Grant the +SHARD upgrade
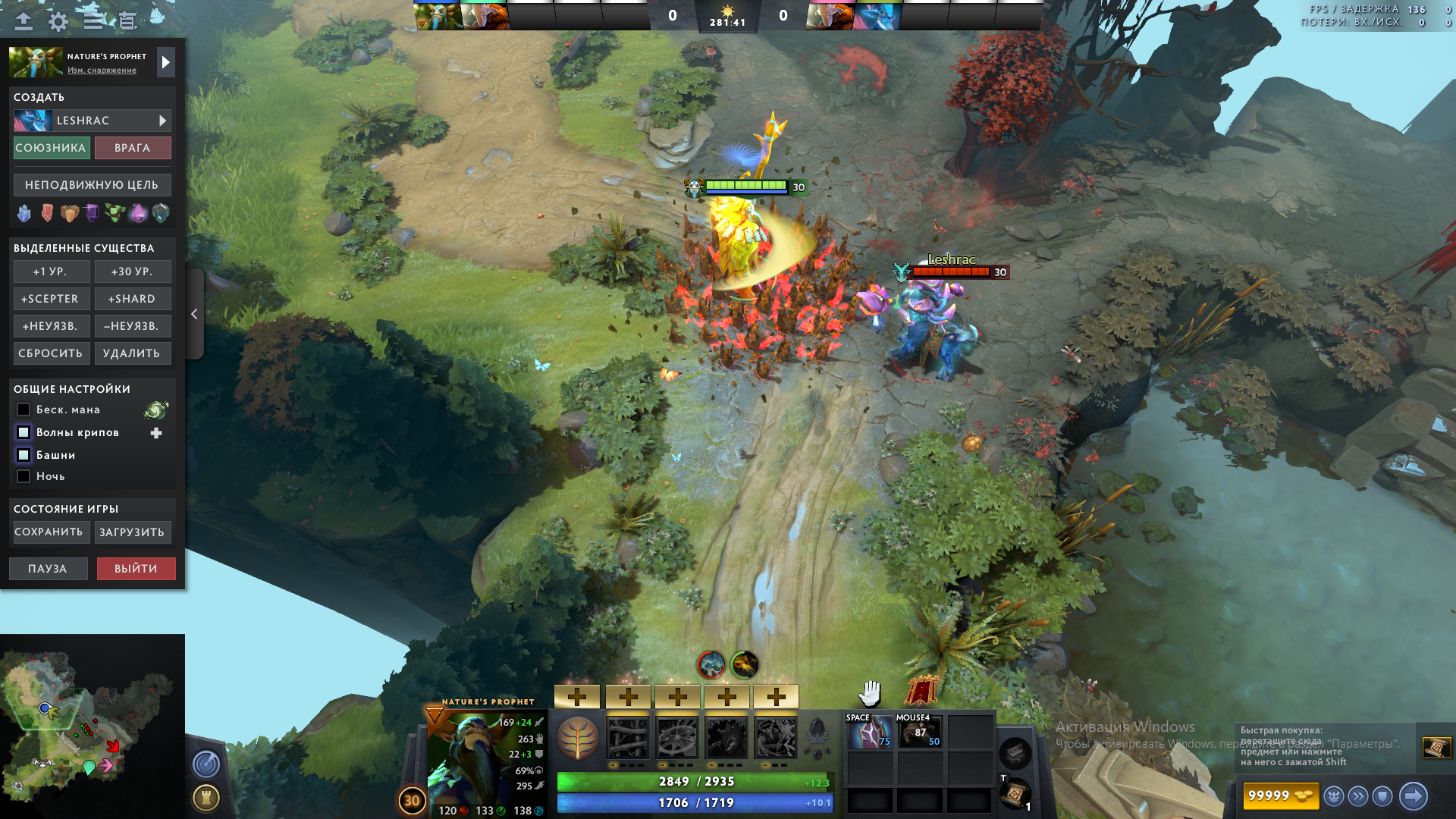 [133, 299]
